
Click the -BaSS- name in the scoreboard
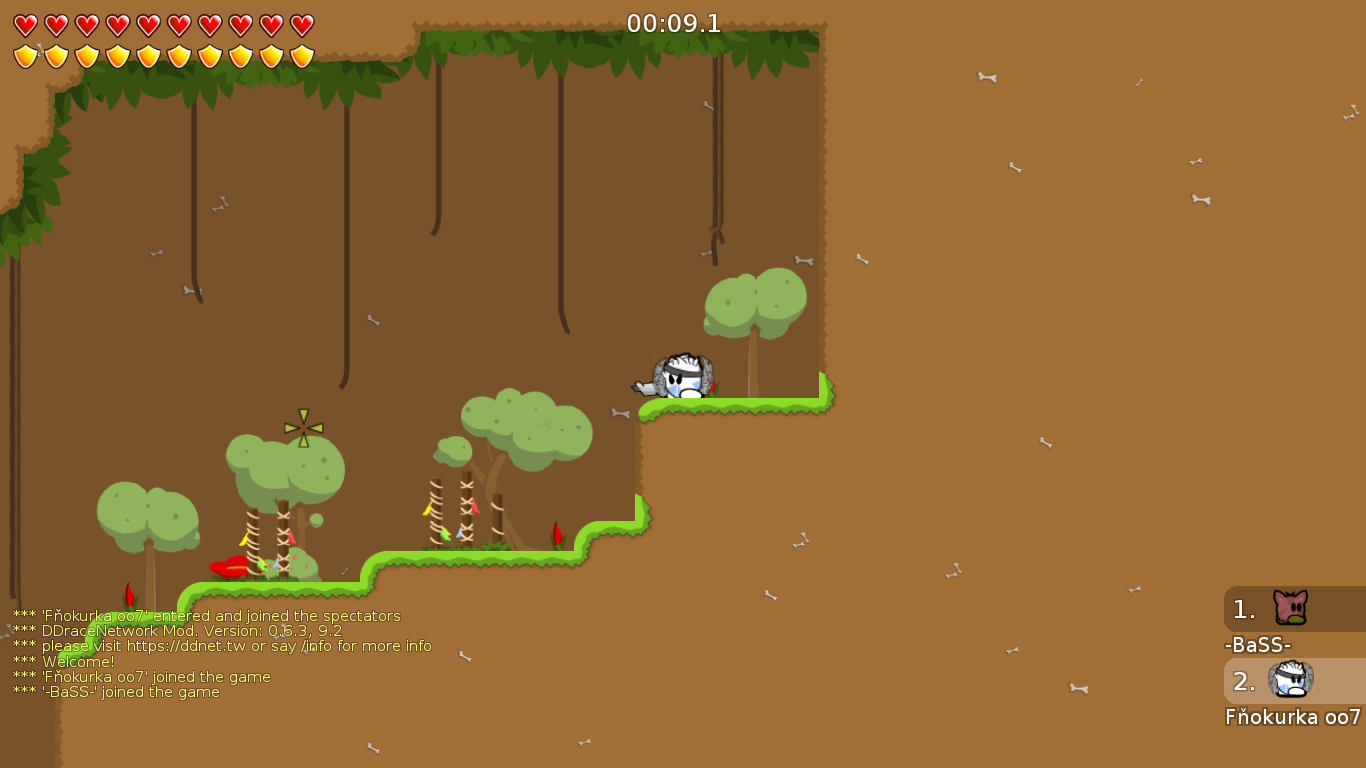pyautogui.click(x=1258, y=645)
